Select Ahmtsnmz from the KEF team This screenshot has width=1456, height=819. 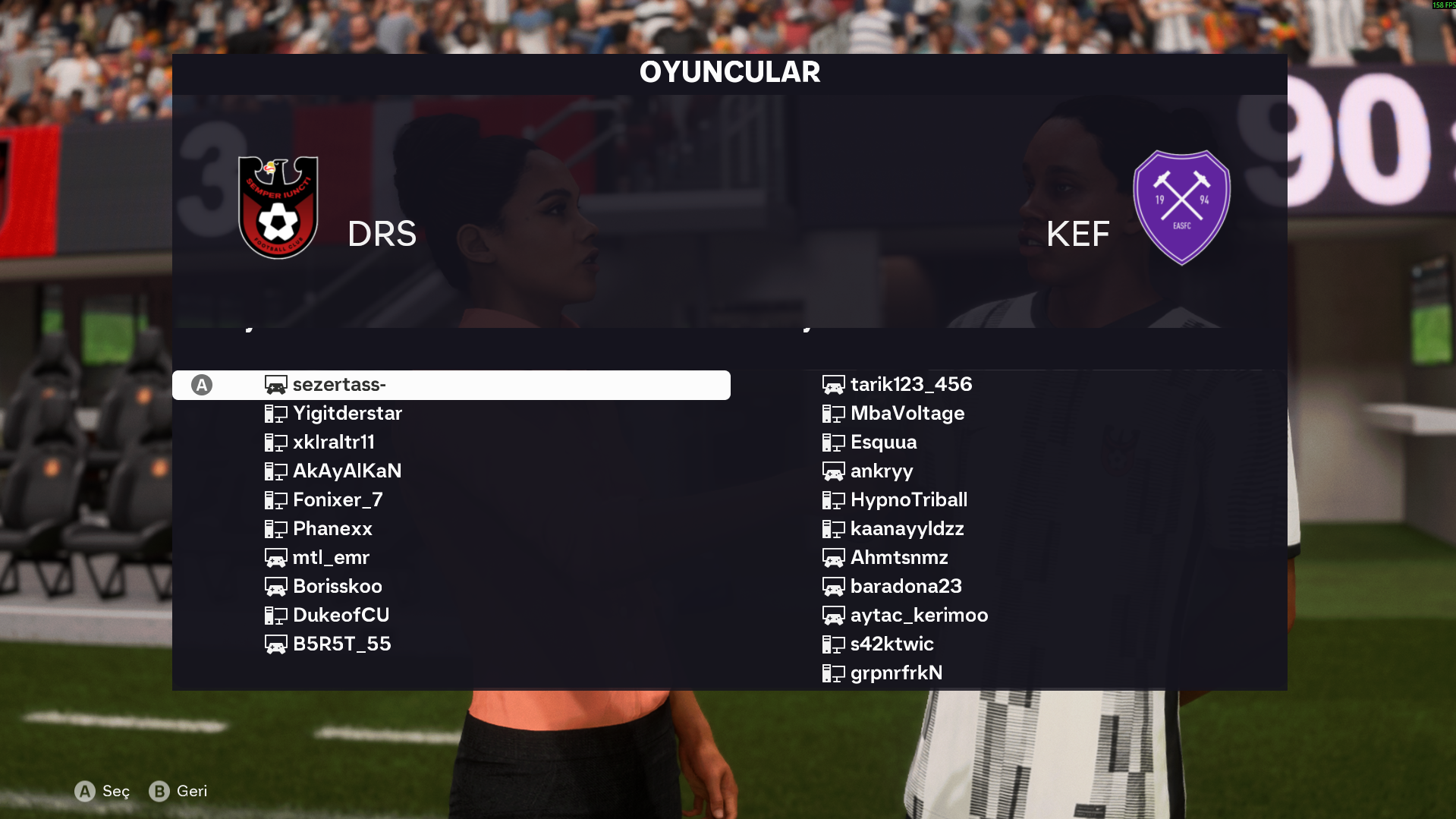899,558
